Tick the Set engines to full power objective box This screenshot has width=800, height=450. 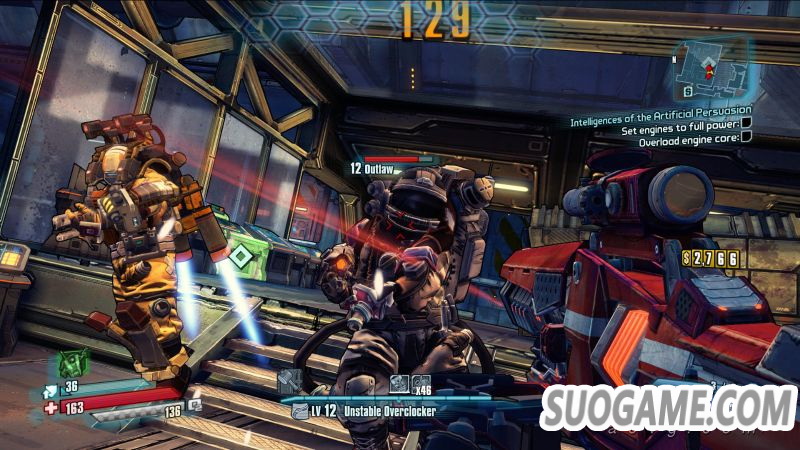746,129
